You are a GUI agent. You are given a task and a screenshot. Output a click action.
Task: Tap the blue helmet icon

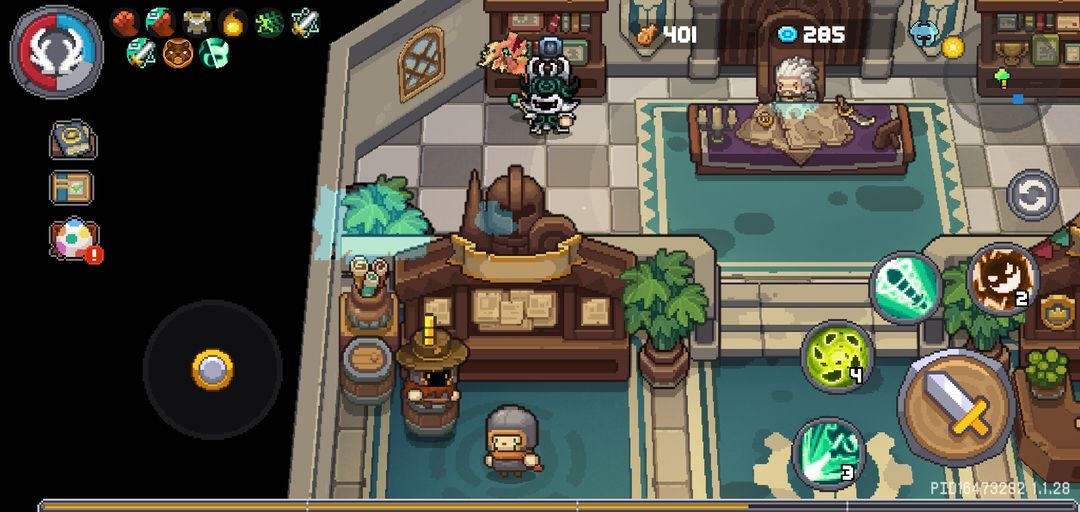pyautogui.click(x=923, y=33)
